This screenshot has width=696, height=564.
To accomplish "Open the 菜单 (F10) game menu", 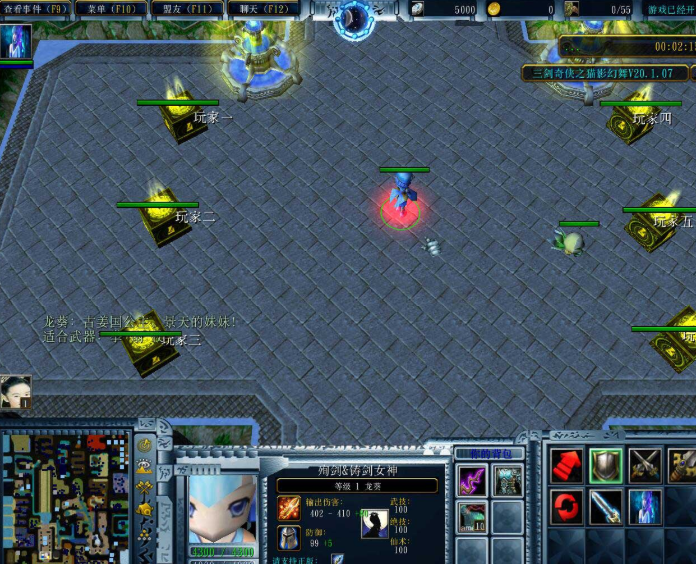I will click(x=110, y=9).
